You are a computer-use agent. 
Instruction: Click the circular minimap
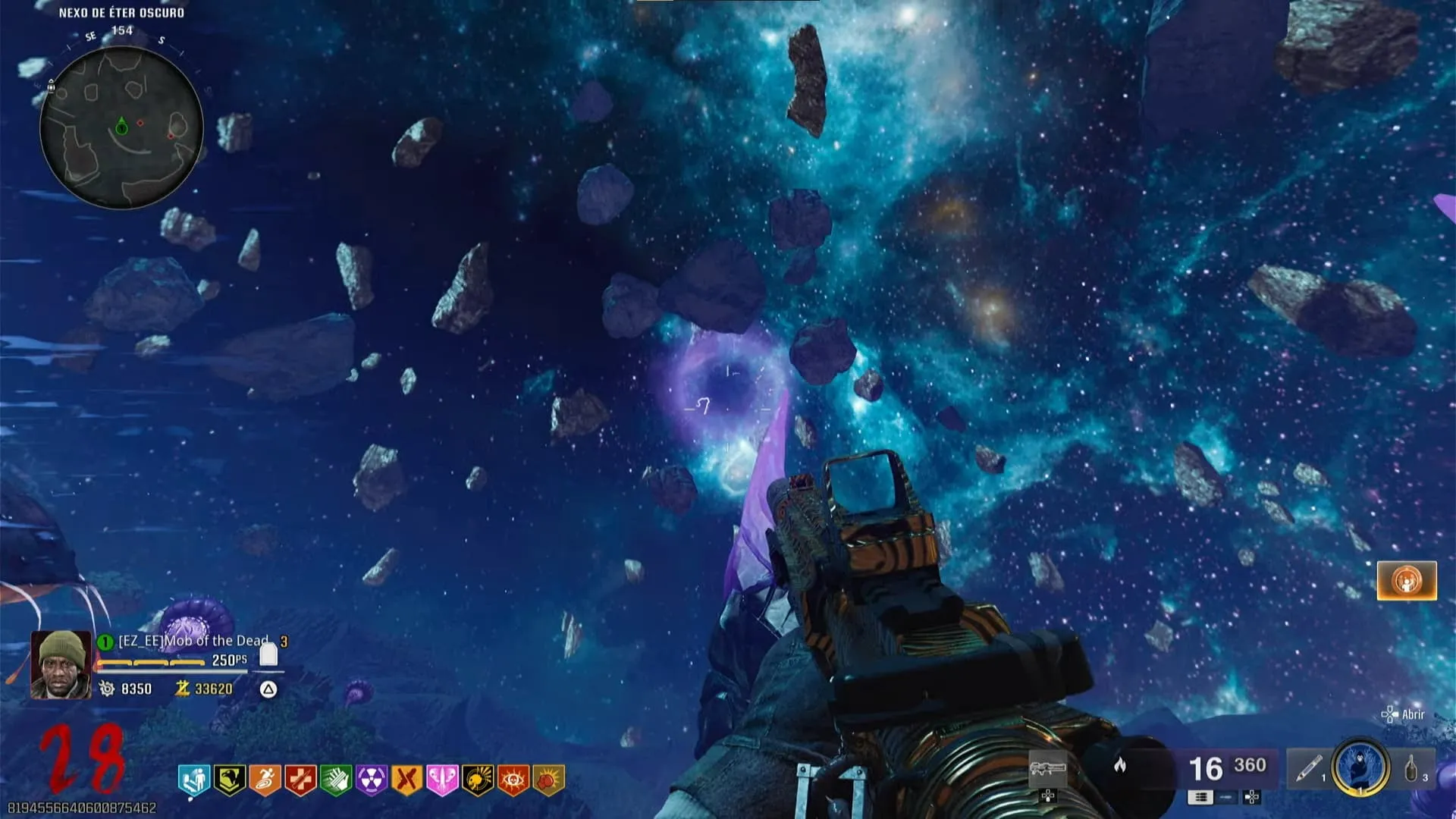121,127
